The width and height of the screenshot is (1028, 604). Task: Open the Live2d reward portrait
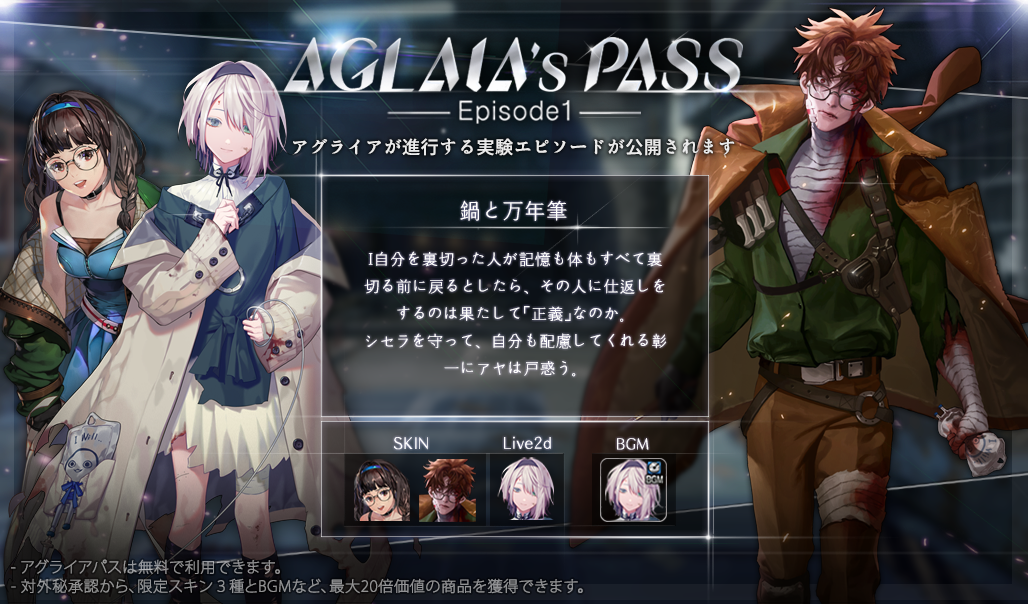point(526,489)
